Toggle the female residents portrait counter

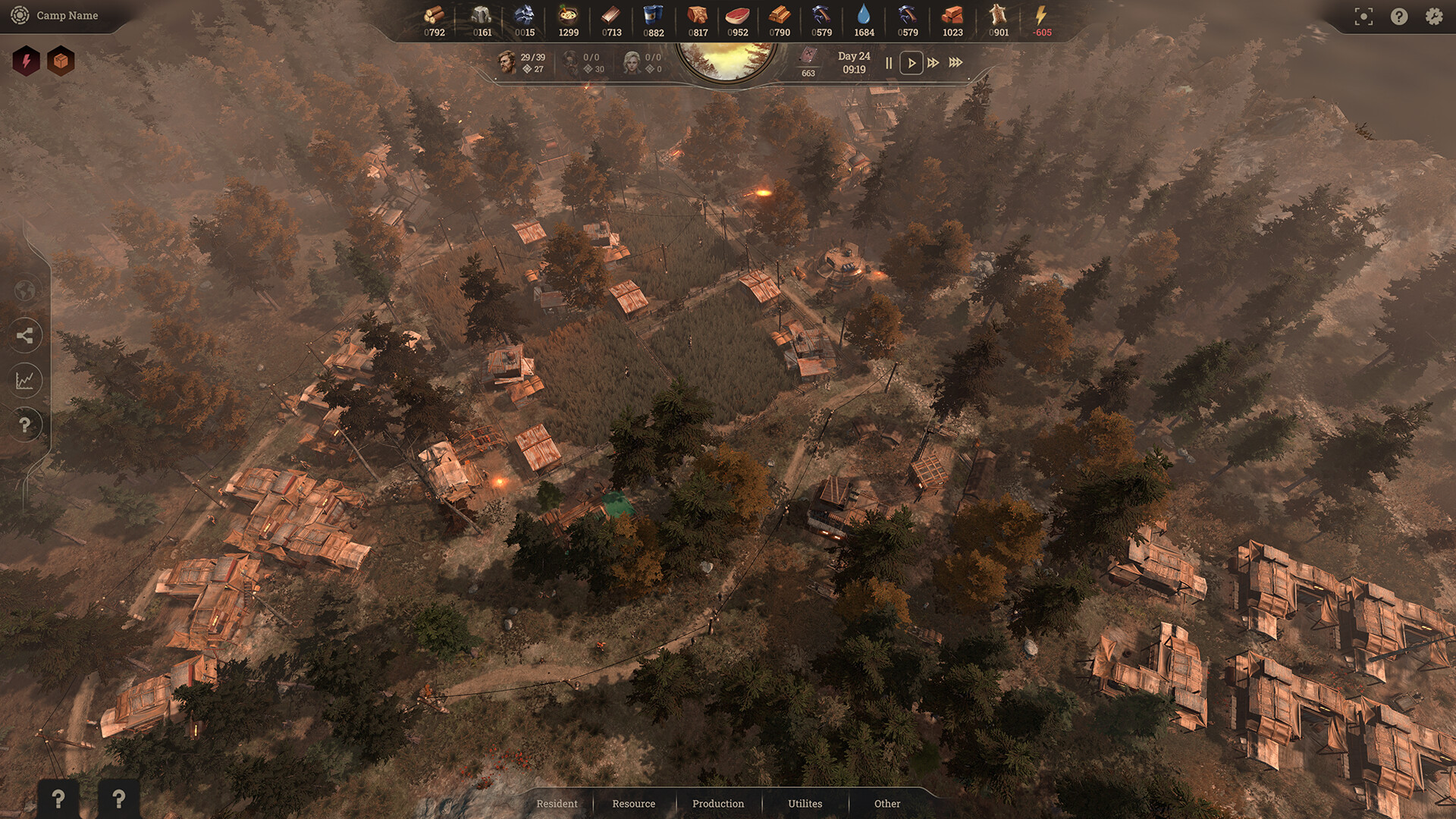pyautogui.click(x=631, y=61)
